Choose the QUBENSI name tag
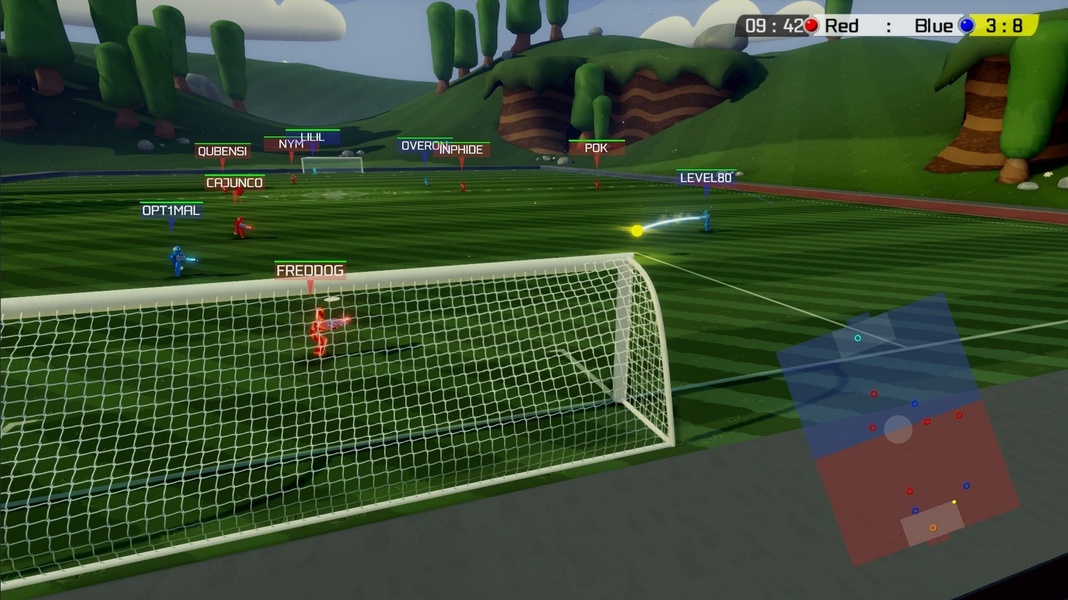This screenshot has width=1068, height=600. tap(222, 152)
